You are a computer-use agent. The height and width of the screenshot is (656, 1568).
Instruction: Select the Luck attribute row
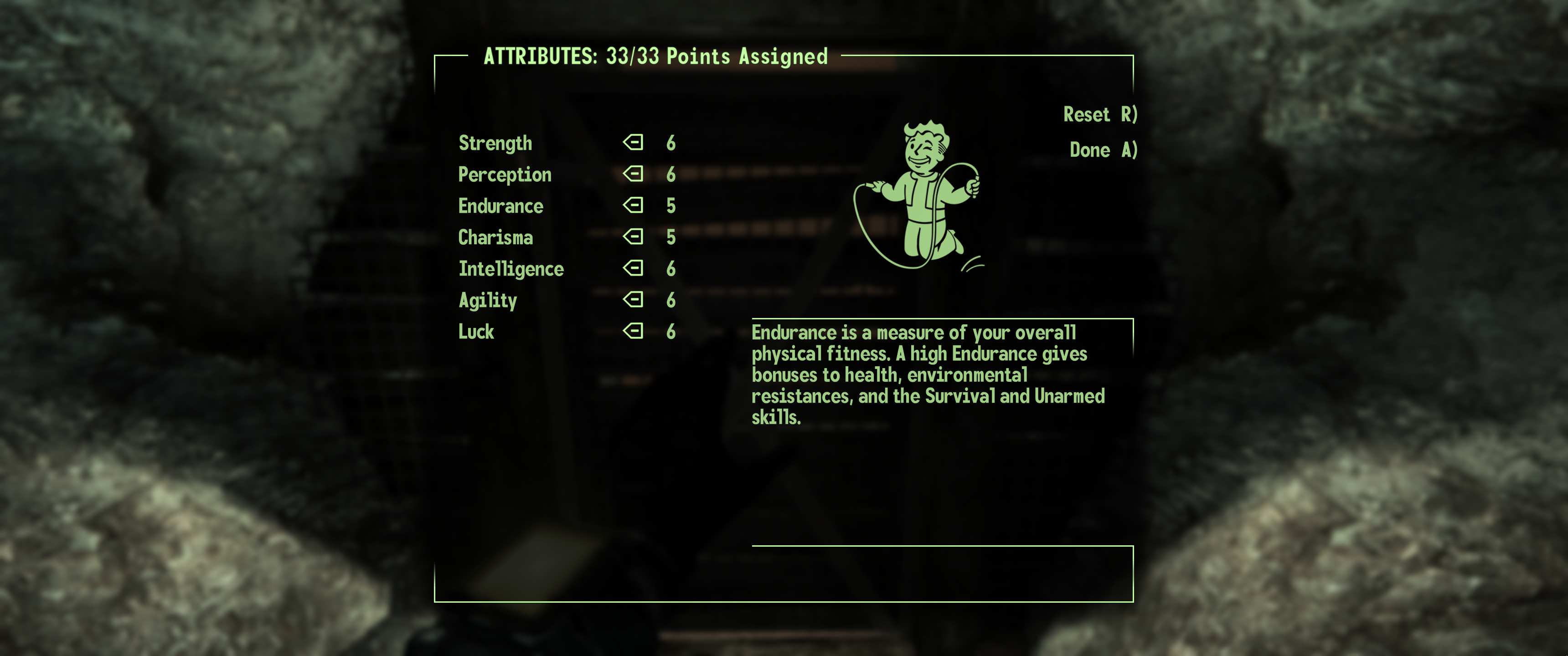coord(476,332)
